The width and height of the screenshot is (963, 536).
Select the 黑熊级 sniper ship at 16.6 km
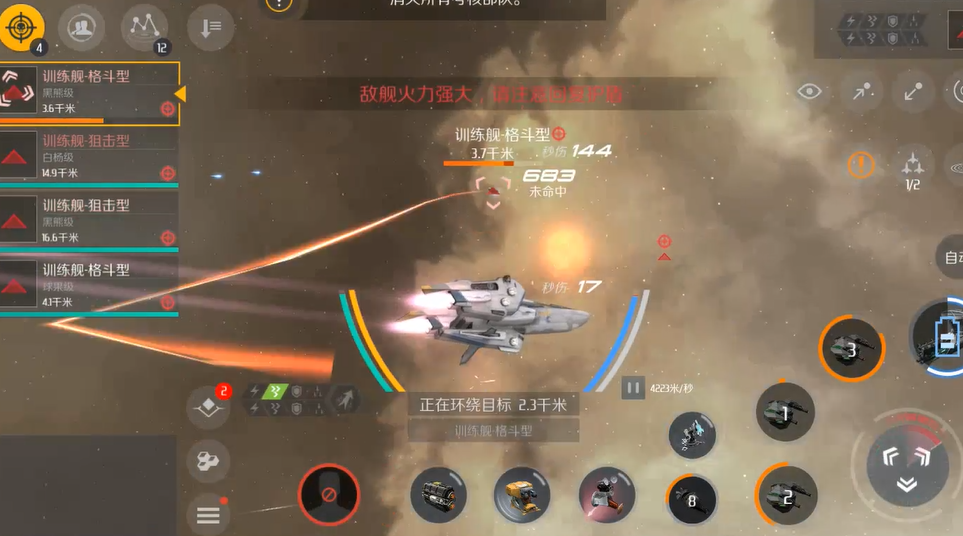[x=90, y=220]
